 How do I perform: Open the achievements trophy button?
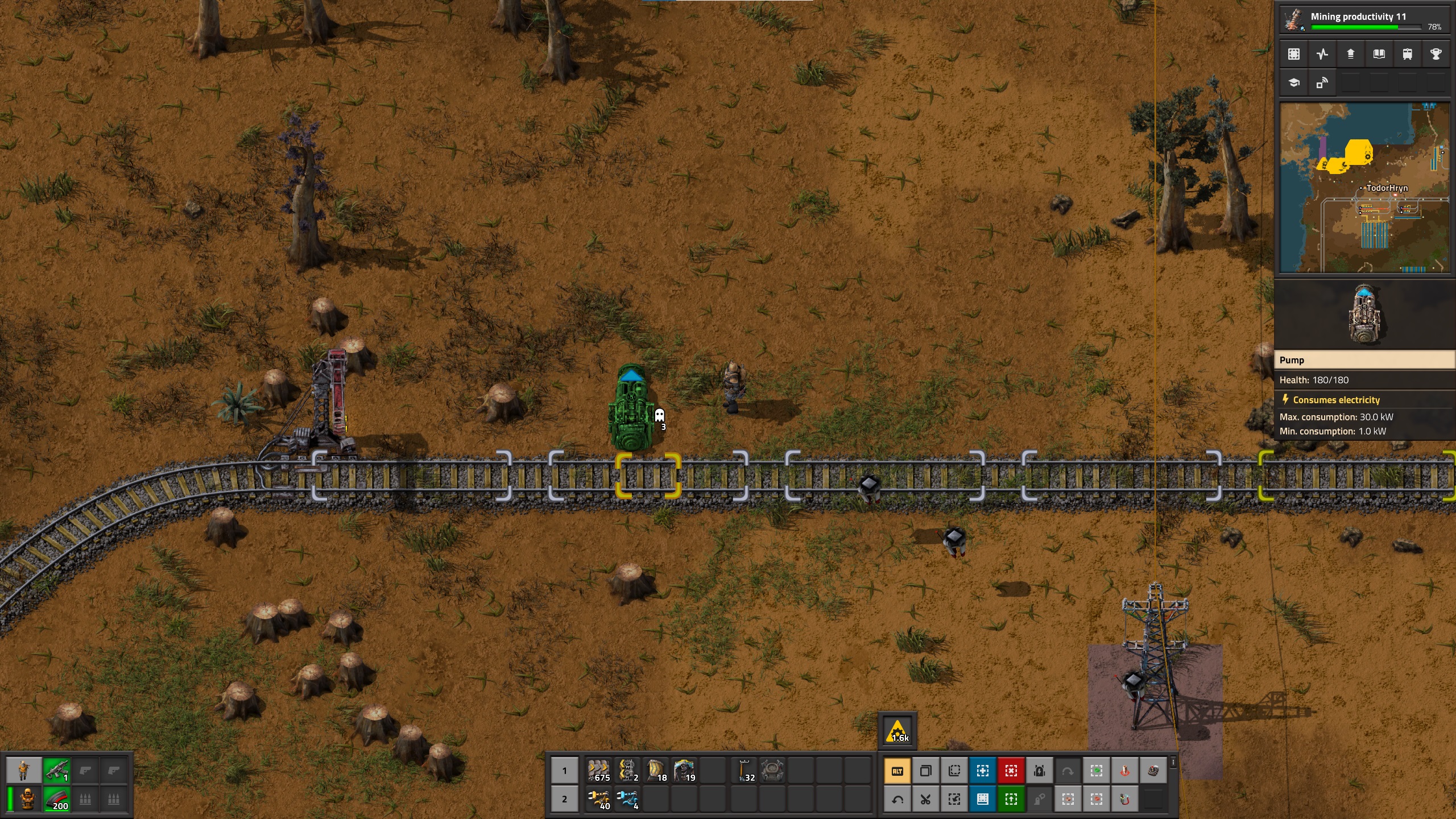pos(1436,54)
